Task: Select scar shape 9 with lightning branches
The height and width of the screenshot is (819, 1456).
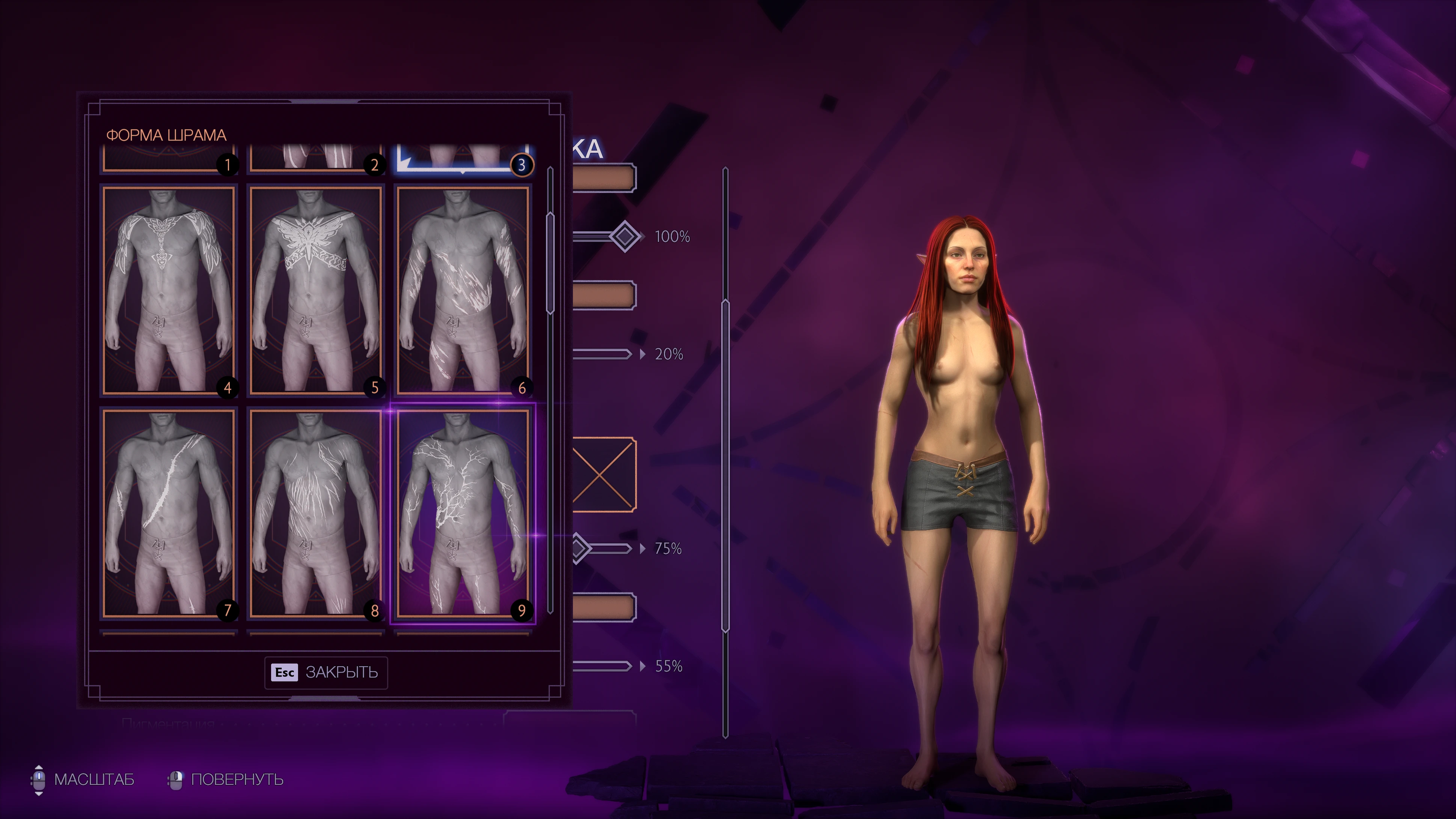Action: pos(462,513)
